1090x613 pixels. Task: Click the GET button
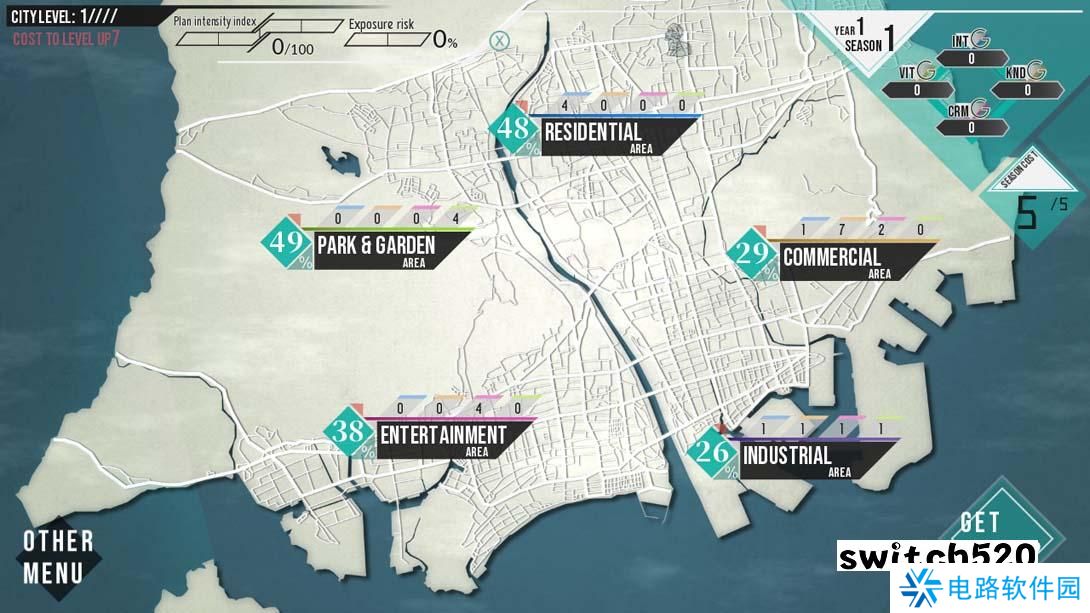(979, 522)
